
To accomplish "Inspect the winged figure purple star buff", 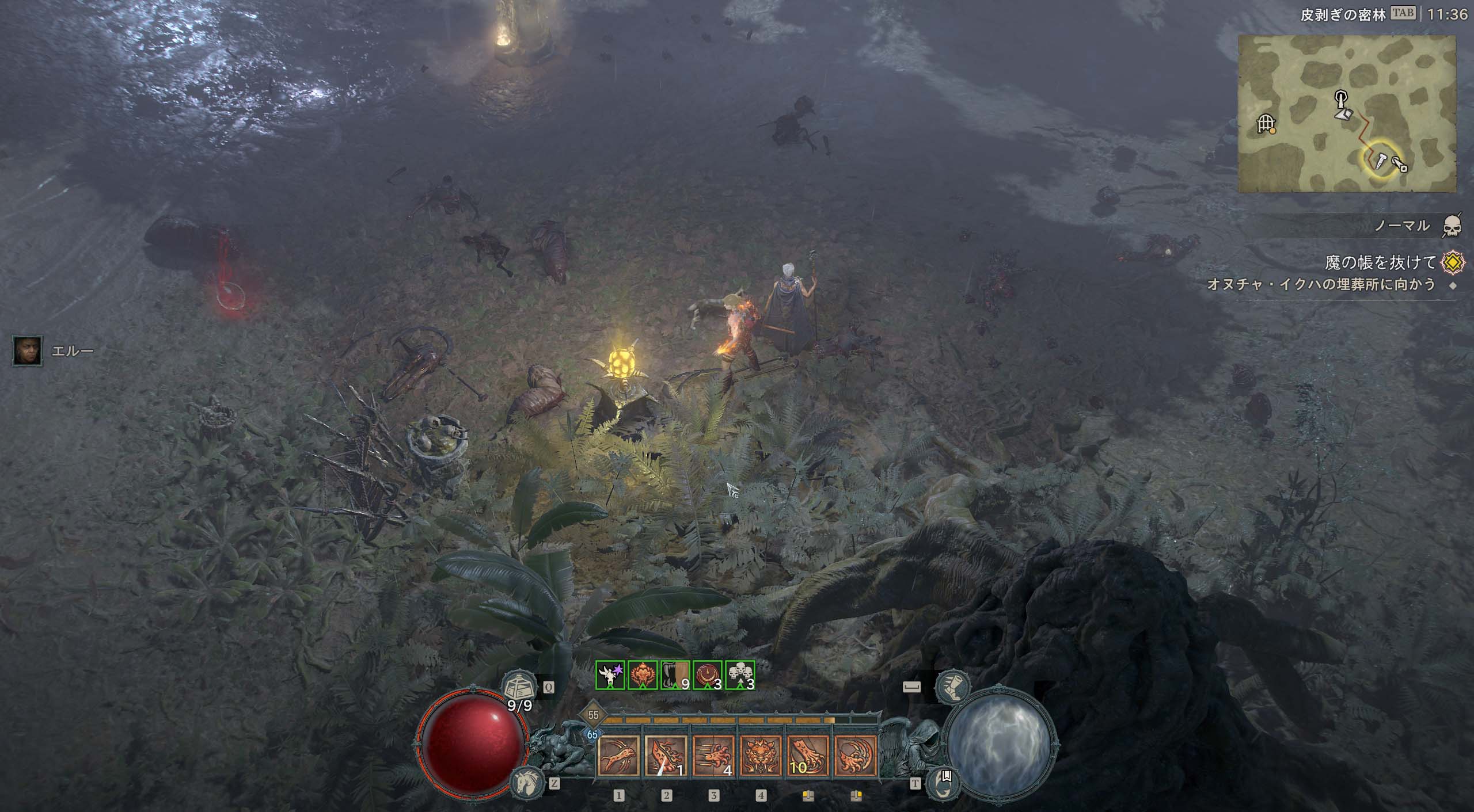I will point(610,675).
